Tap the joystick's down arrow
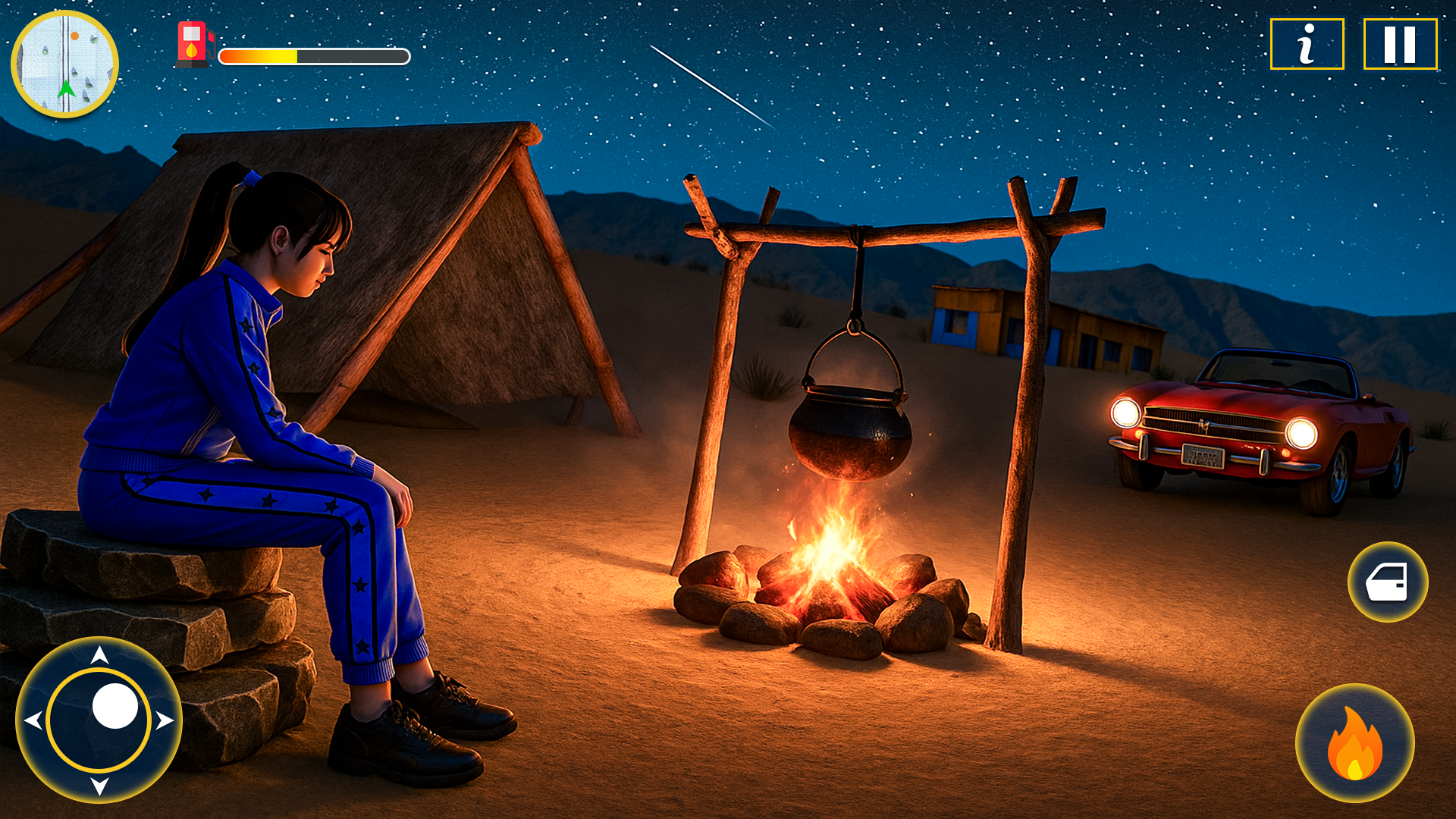The width and height of the screenshot is (1456, 819). coord(99,786)
